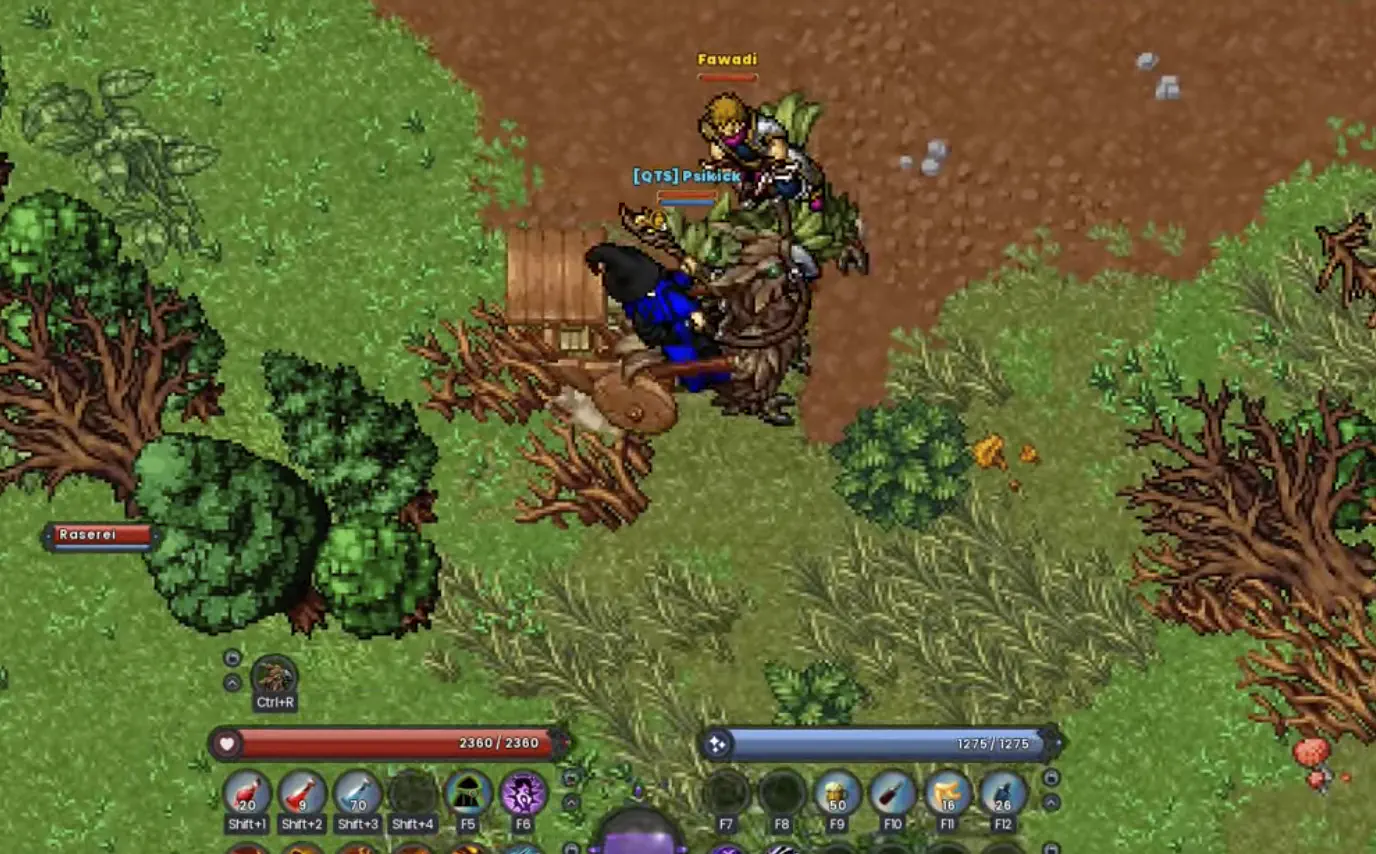Viewport: 1376px width, 854px height.
Task: Select the rod item assigned to F10
Action: (x=893, y=792)
